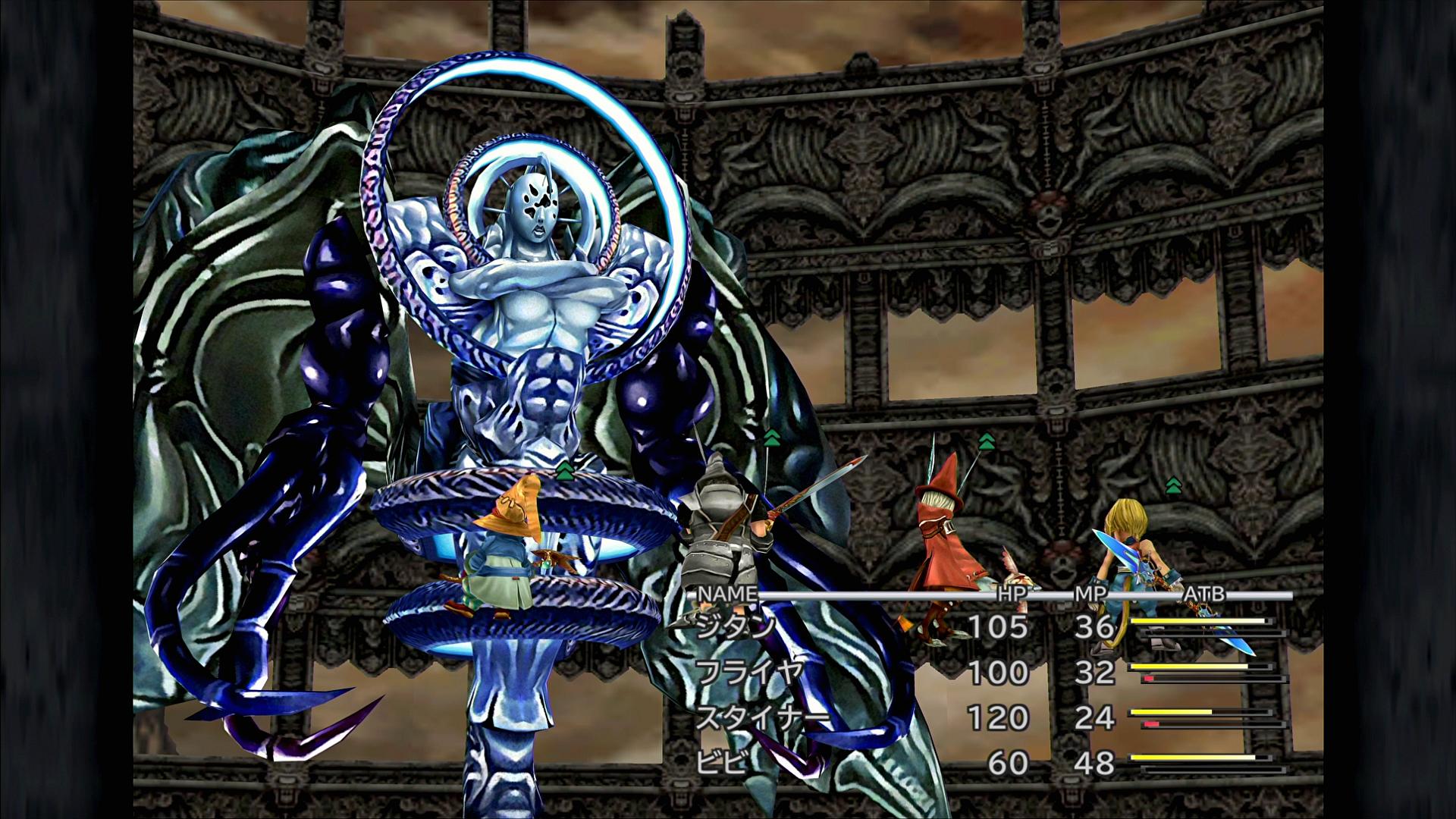The image size is (1456, 819).
Task: Choose スタイナー in the party list
Action: [761, 717]
